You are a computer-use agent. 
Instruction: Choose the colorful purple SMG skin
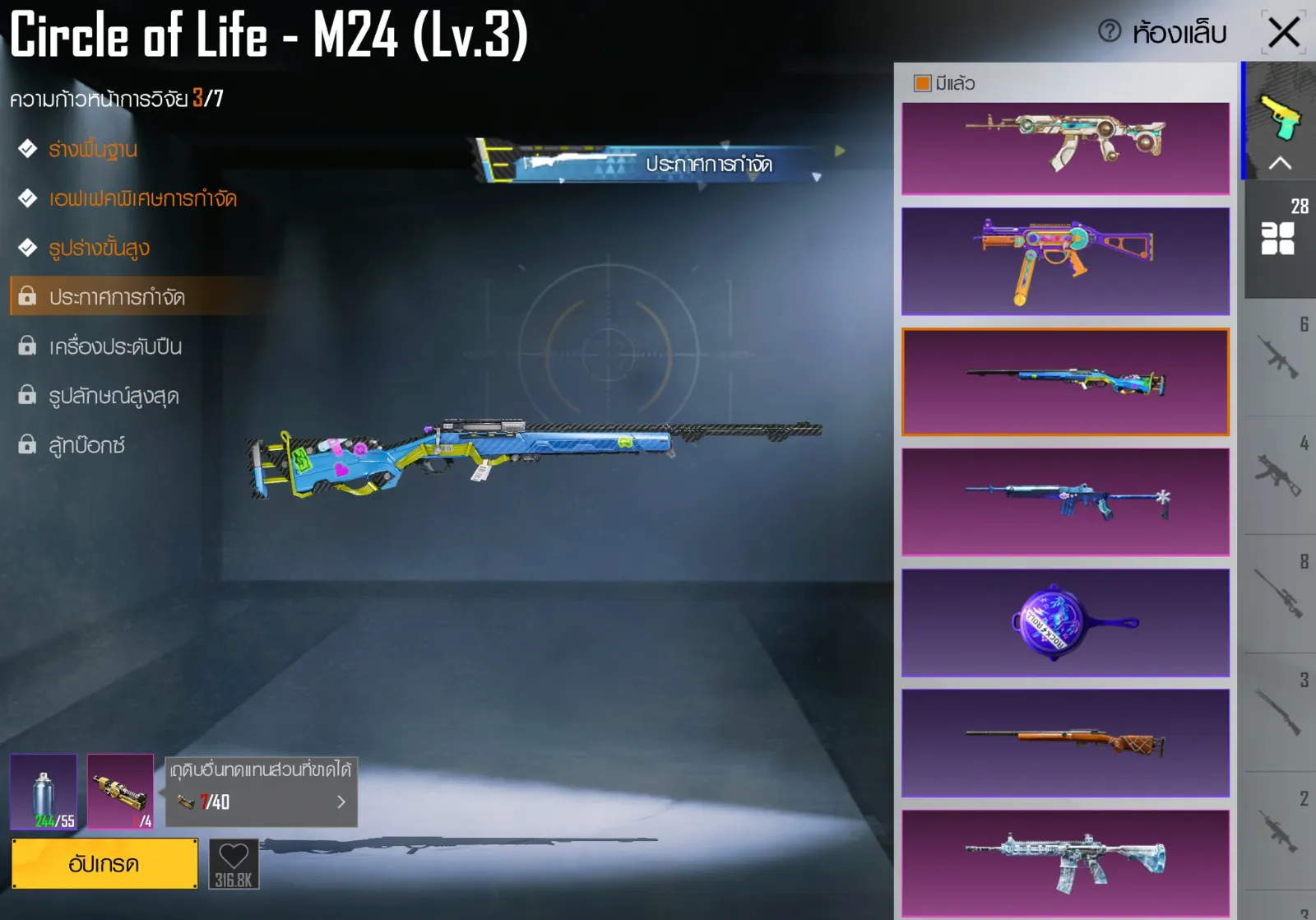point(1065,261)
